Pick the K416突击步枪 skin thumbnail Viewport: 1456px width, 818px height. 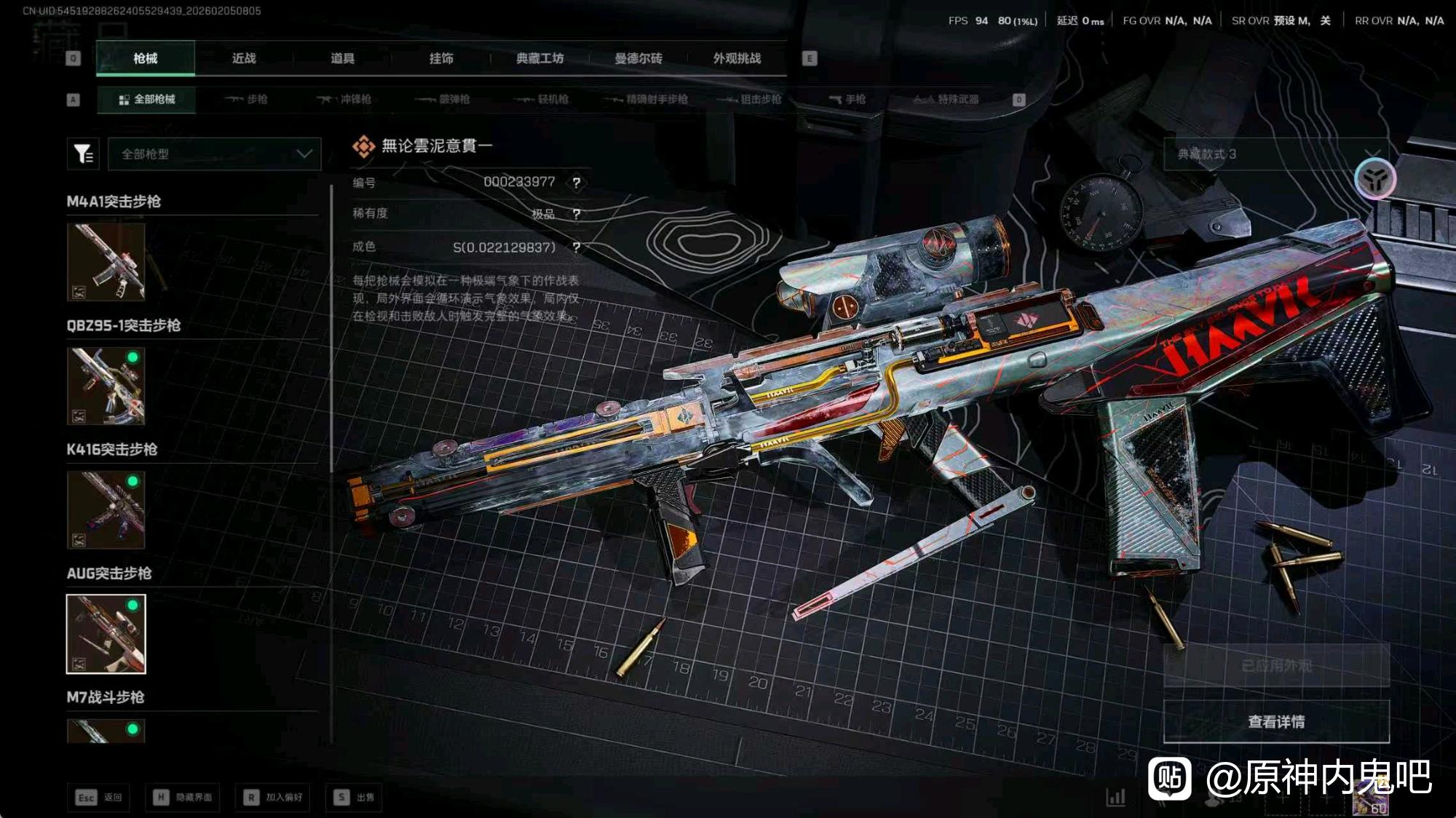point(106,509)
